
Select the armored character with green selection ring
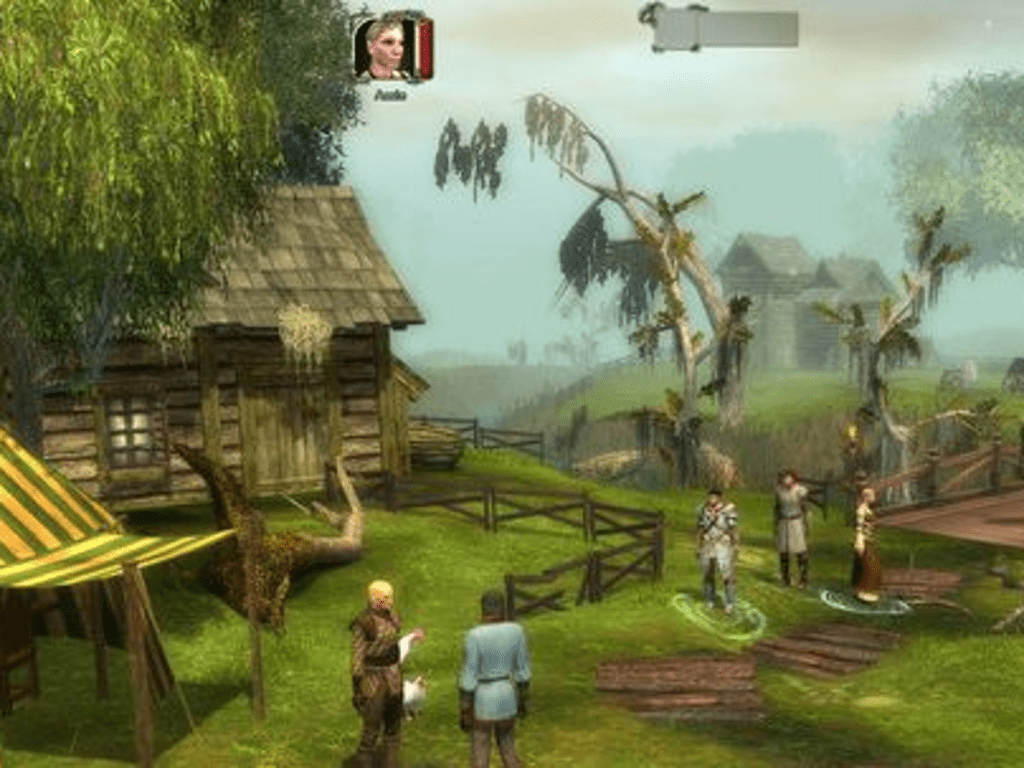[717, 548]
